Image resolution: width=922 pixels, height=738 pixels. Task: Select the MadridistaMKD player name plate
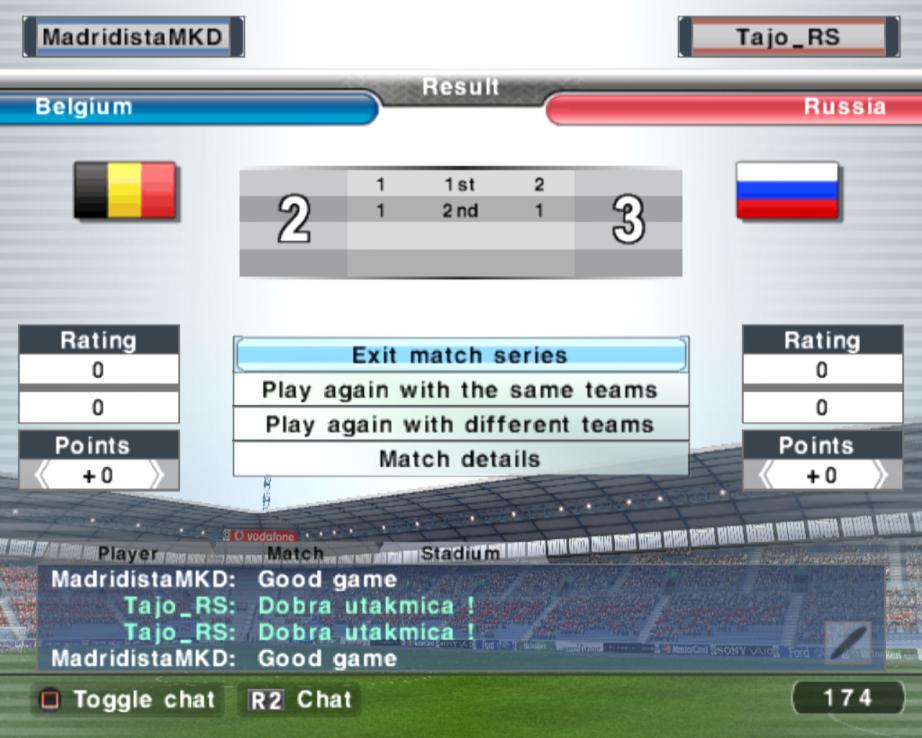133,37
